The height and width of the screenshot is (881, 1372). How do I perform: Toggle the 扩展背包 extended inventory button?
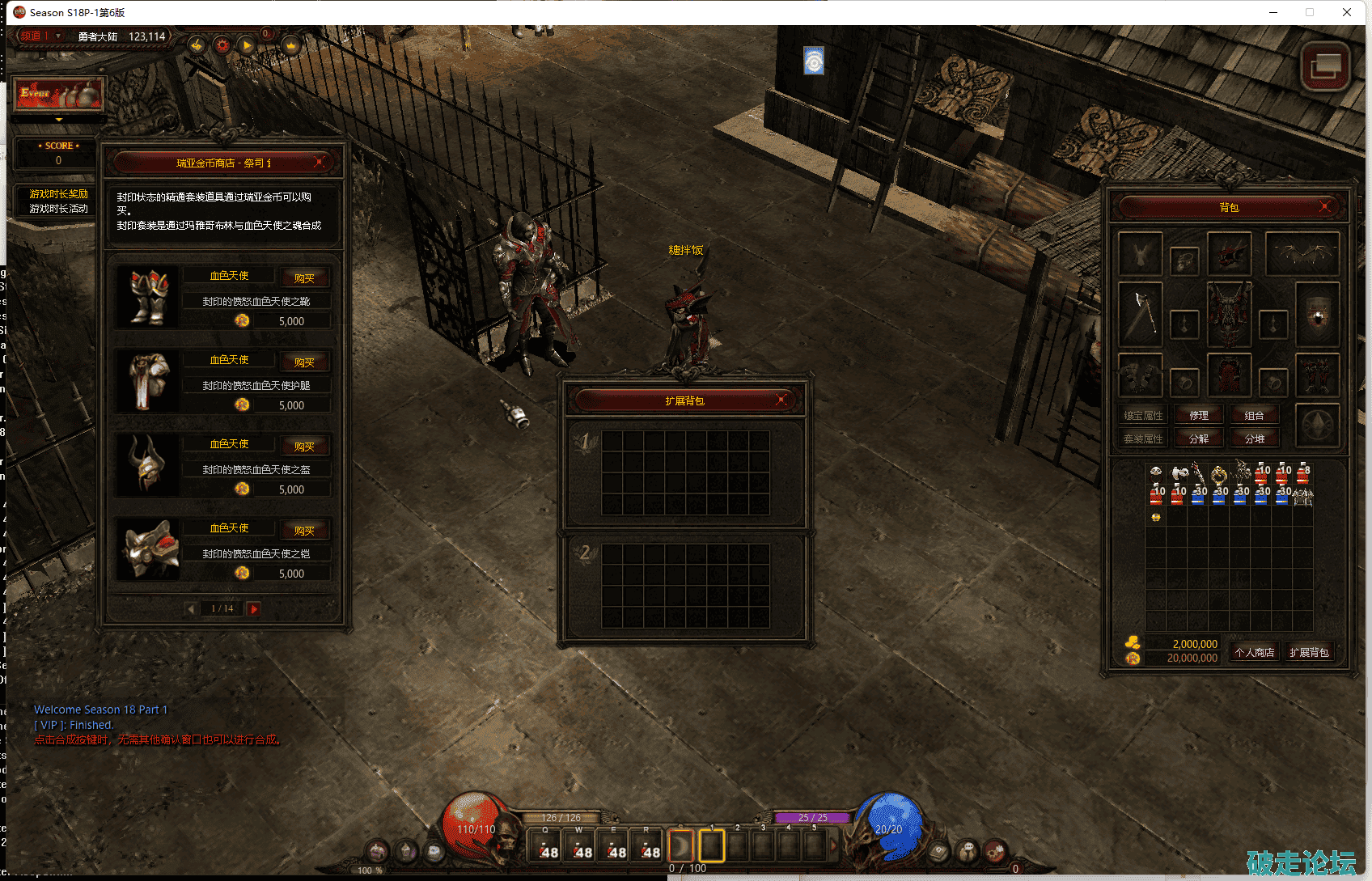pyautogui.click(x=1309, y=652)
